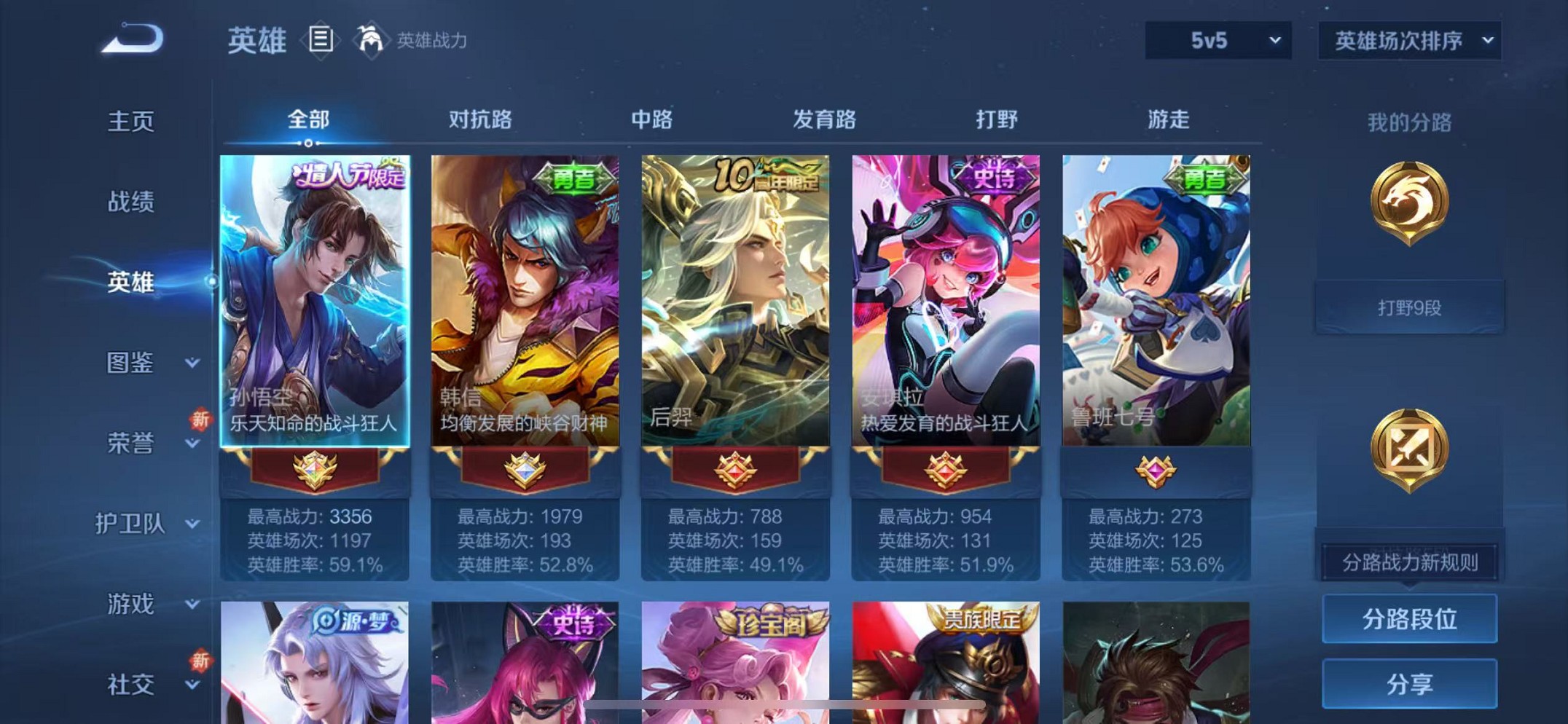Open 主页 from the left sidebar

[x=131, y=122]
